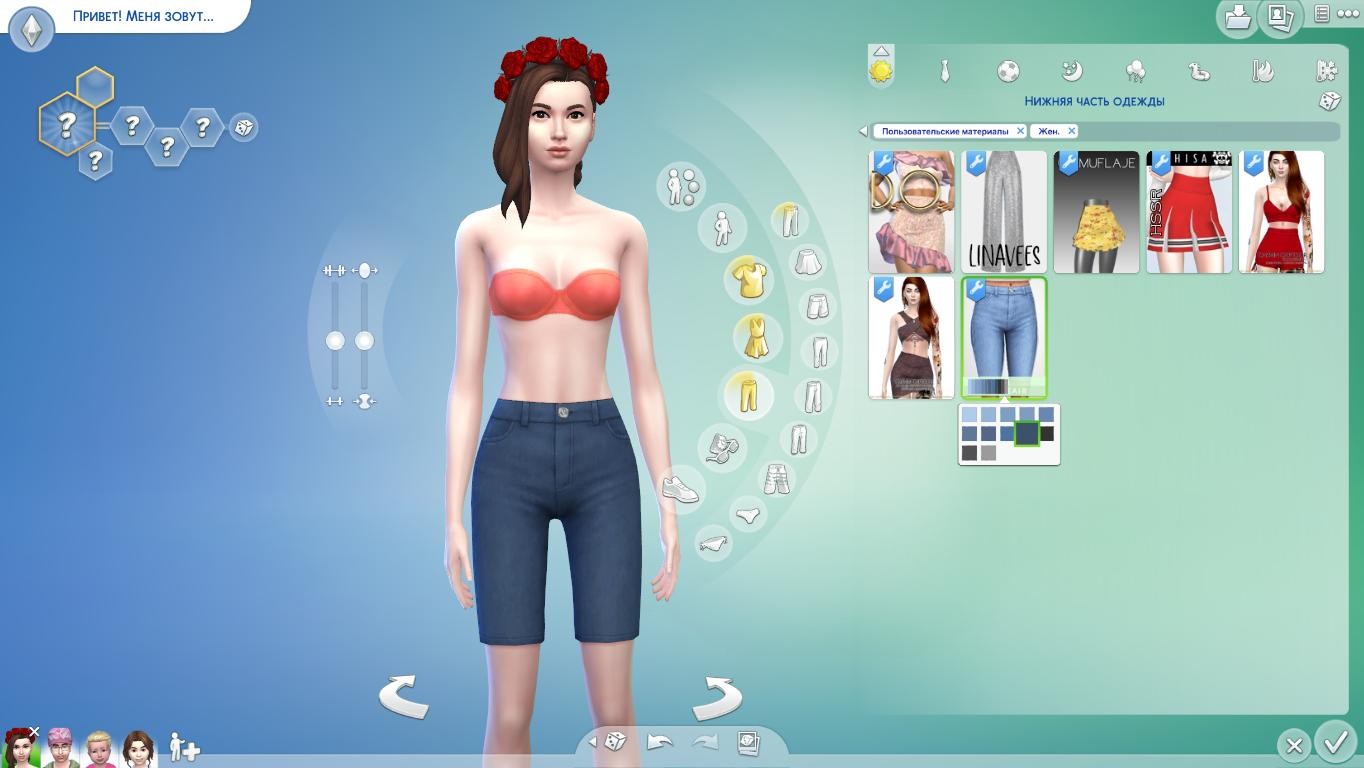Rotate the Sim with the right arrow
Image resolution: width=1364 pixels, height=768 pixels.
tap(717, 696)
